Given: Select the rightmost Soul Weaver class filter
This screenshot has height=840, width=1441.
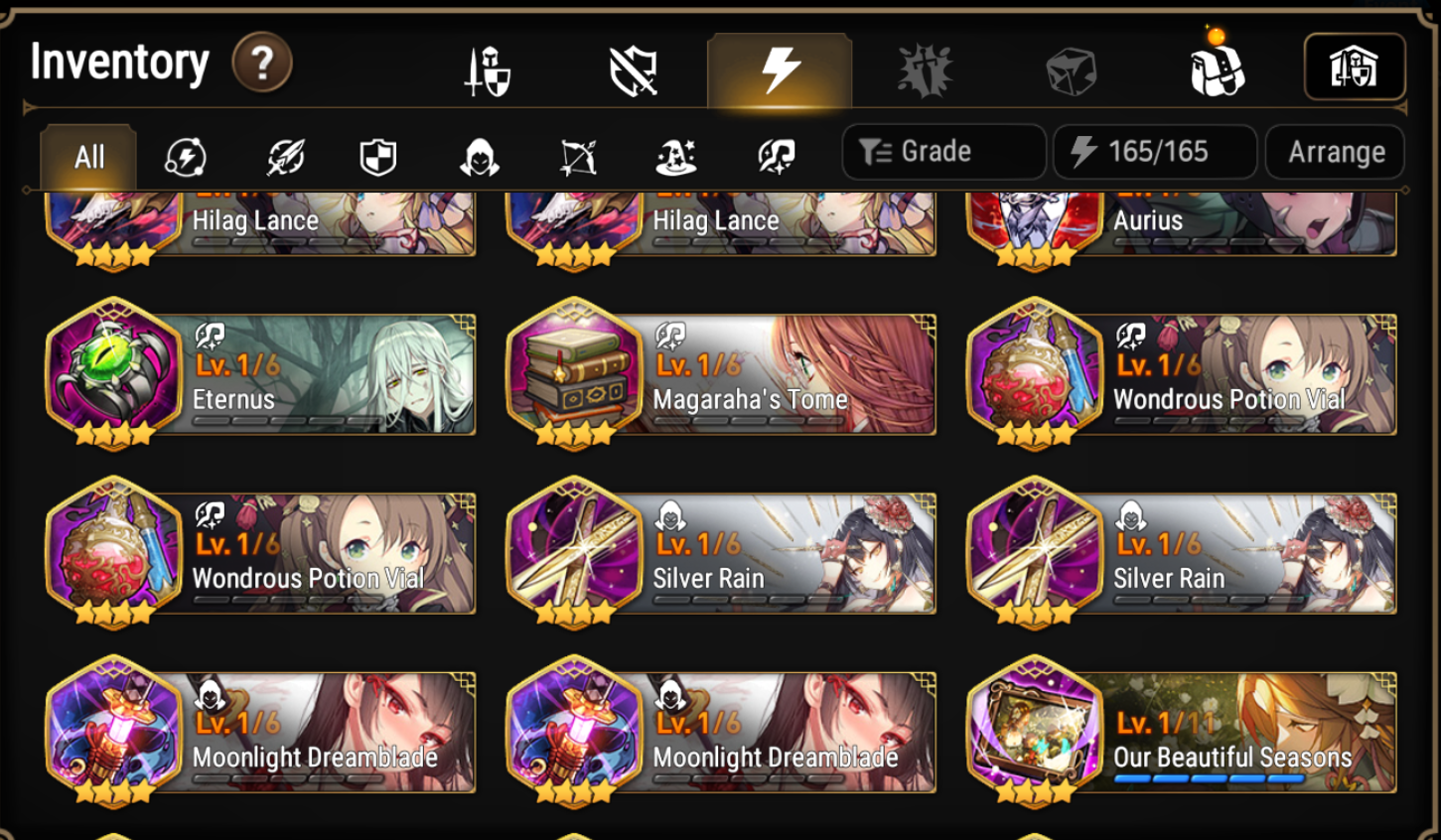Looking at the screenshot, I should [778, 156].
